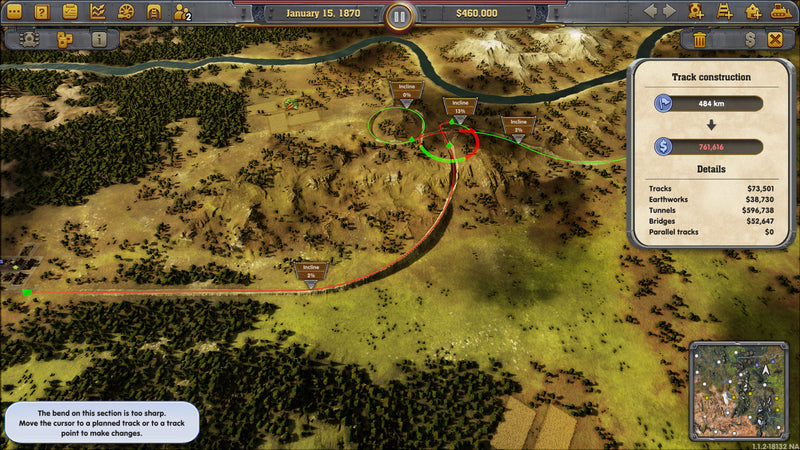
Task: Click the gear-shaped icon below top bar
Action: coord(31,40)
